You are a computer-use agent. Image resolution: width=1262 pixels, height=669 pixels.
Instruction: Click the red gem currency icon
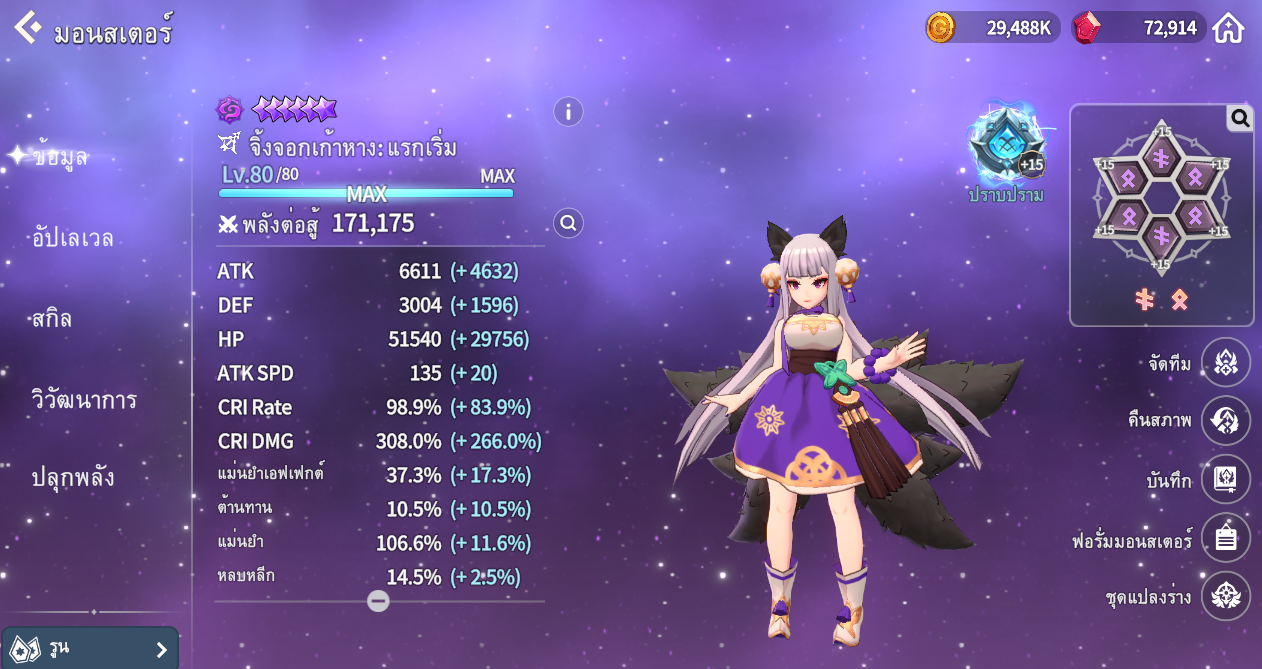coord(1086,27)
